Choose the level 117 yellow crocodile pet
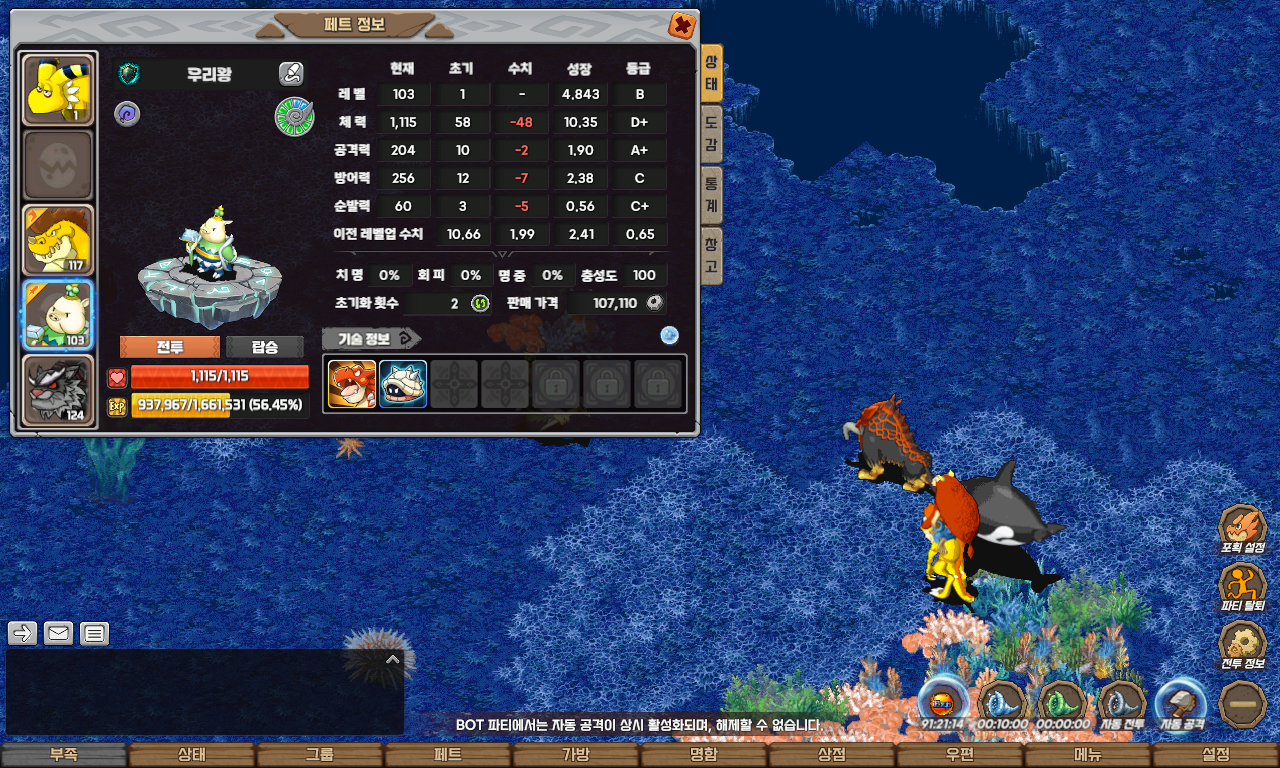1280x768 pixels. point(59,241)
